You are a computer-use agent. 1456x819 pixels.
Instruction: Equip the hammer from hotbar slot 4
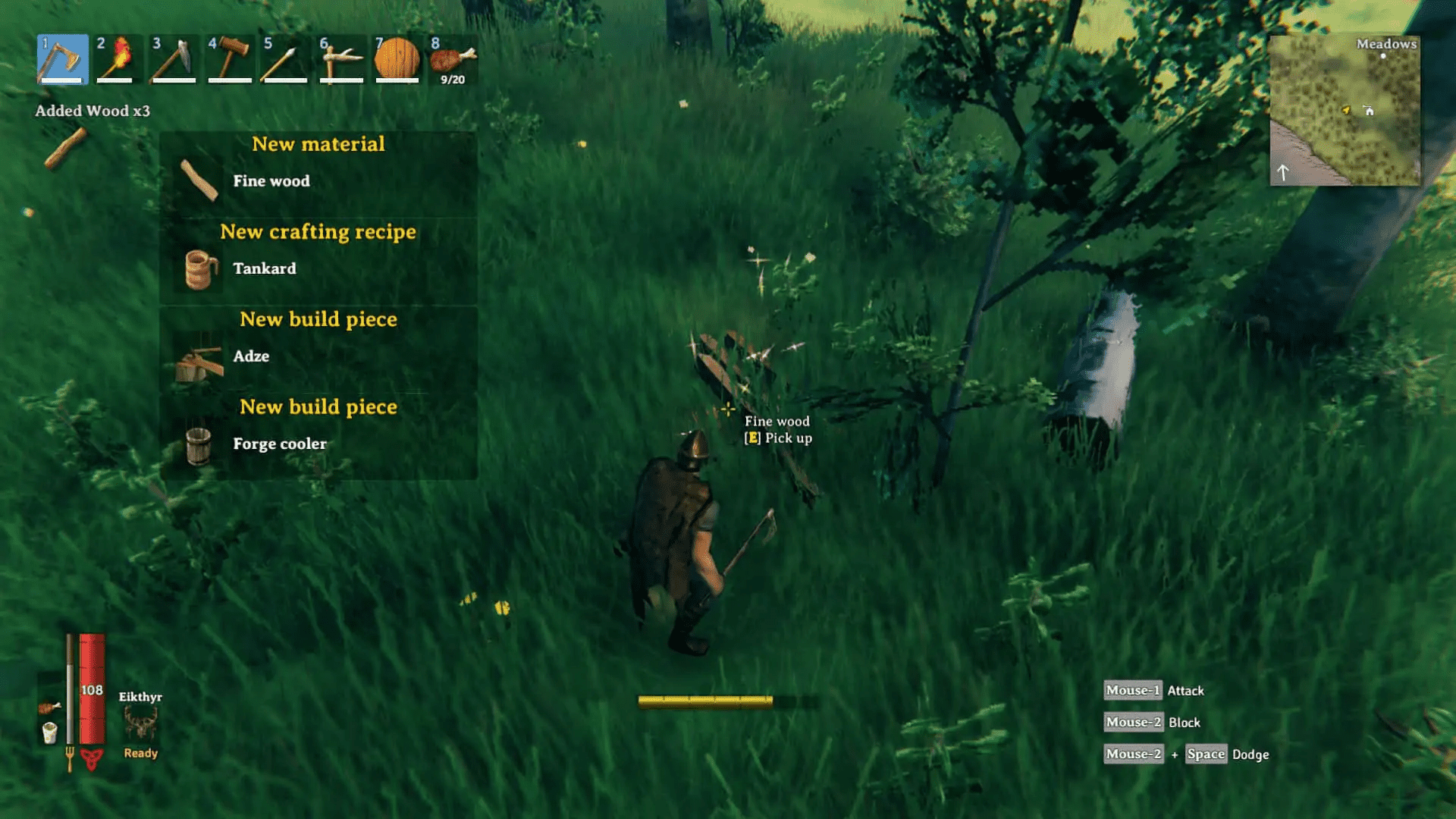pos(230,59)
